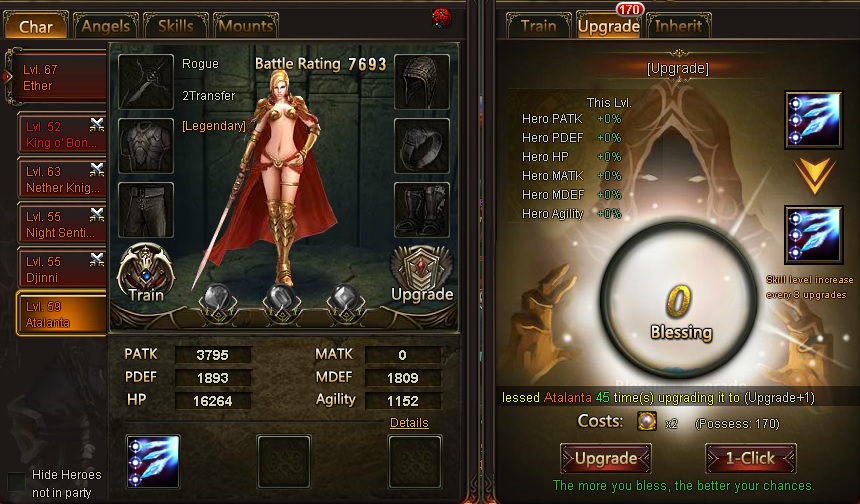
Task: Choose the Night Sentinel hero row
Action: [x=62, y=224]
